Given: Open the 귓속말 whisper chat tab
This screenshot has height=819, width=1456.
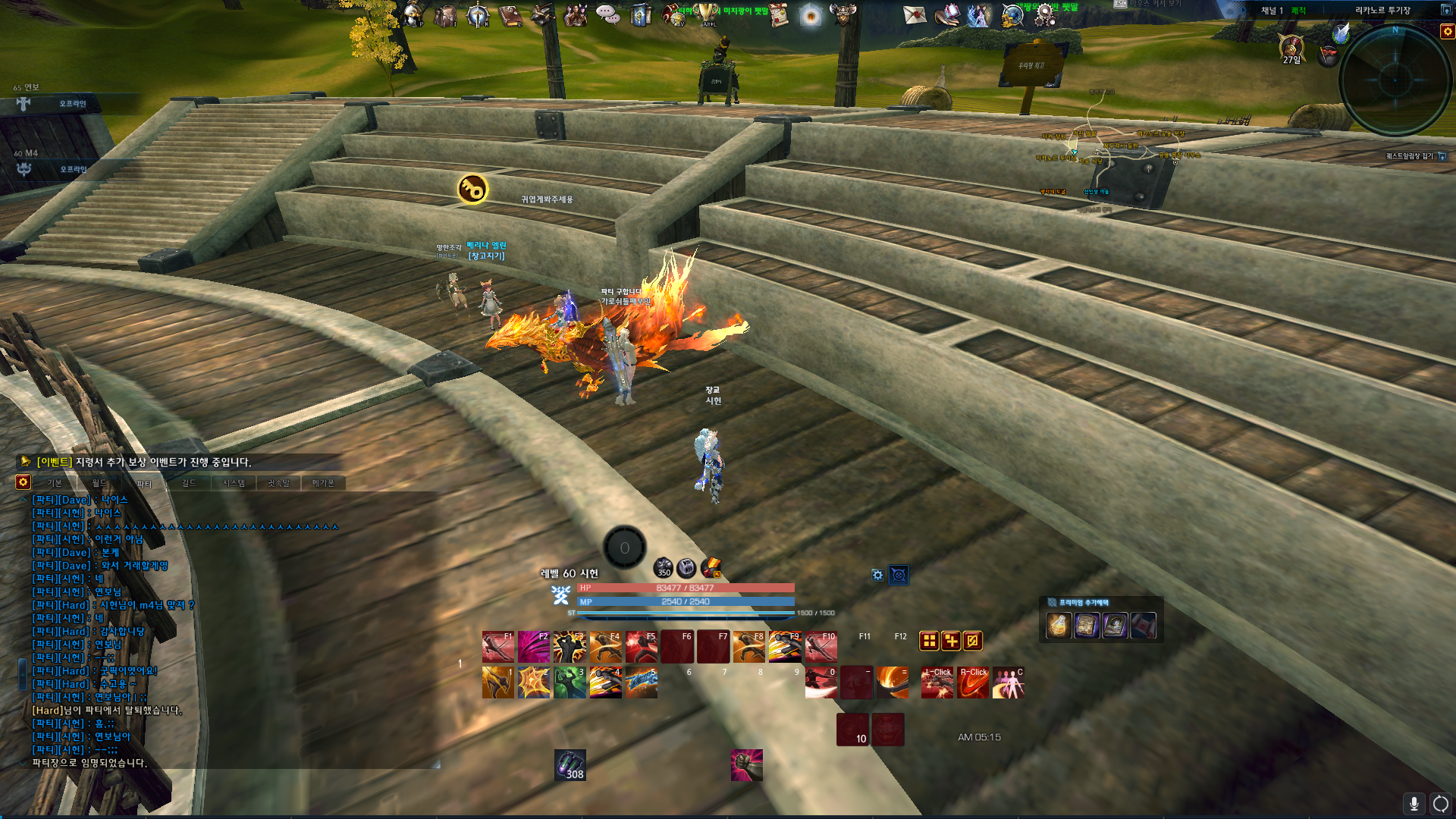Looking at the screenshot, I should 278,483.
